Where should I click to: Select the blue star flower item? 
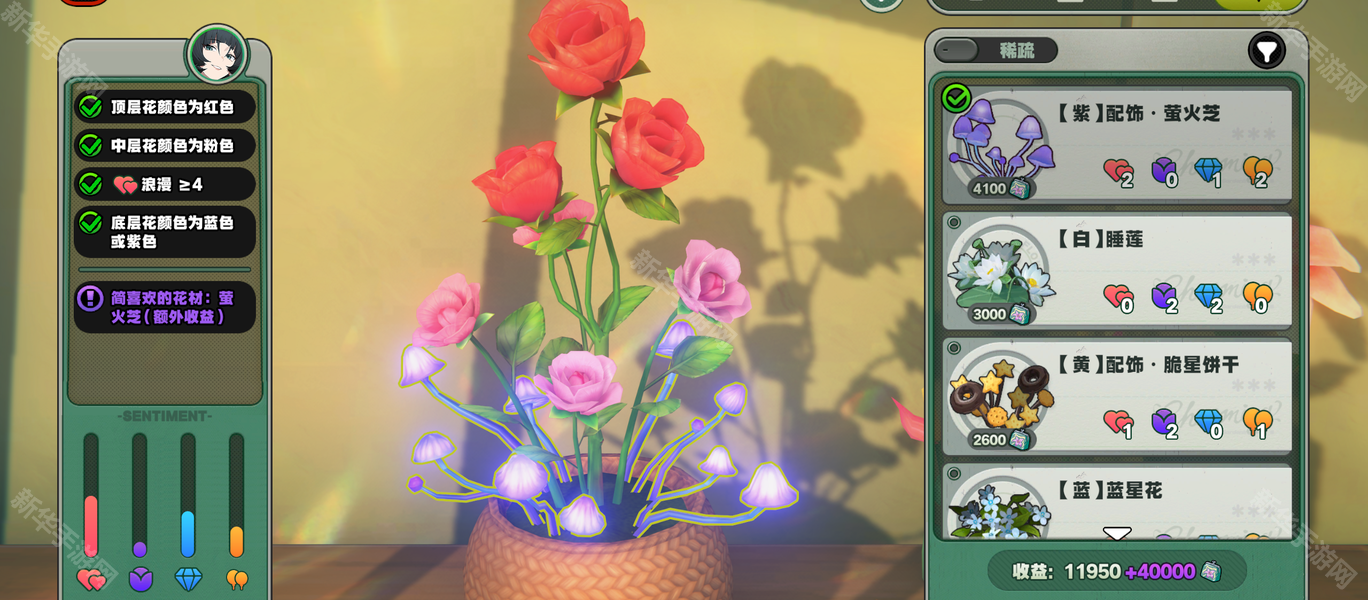1117,500
